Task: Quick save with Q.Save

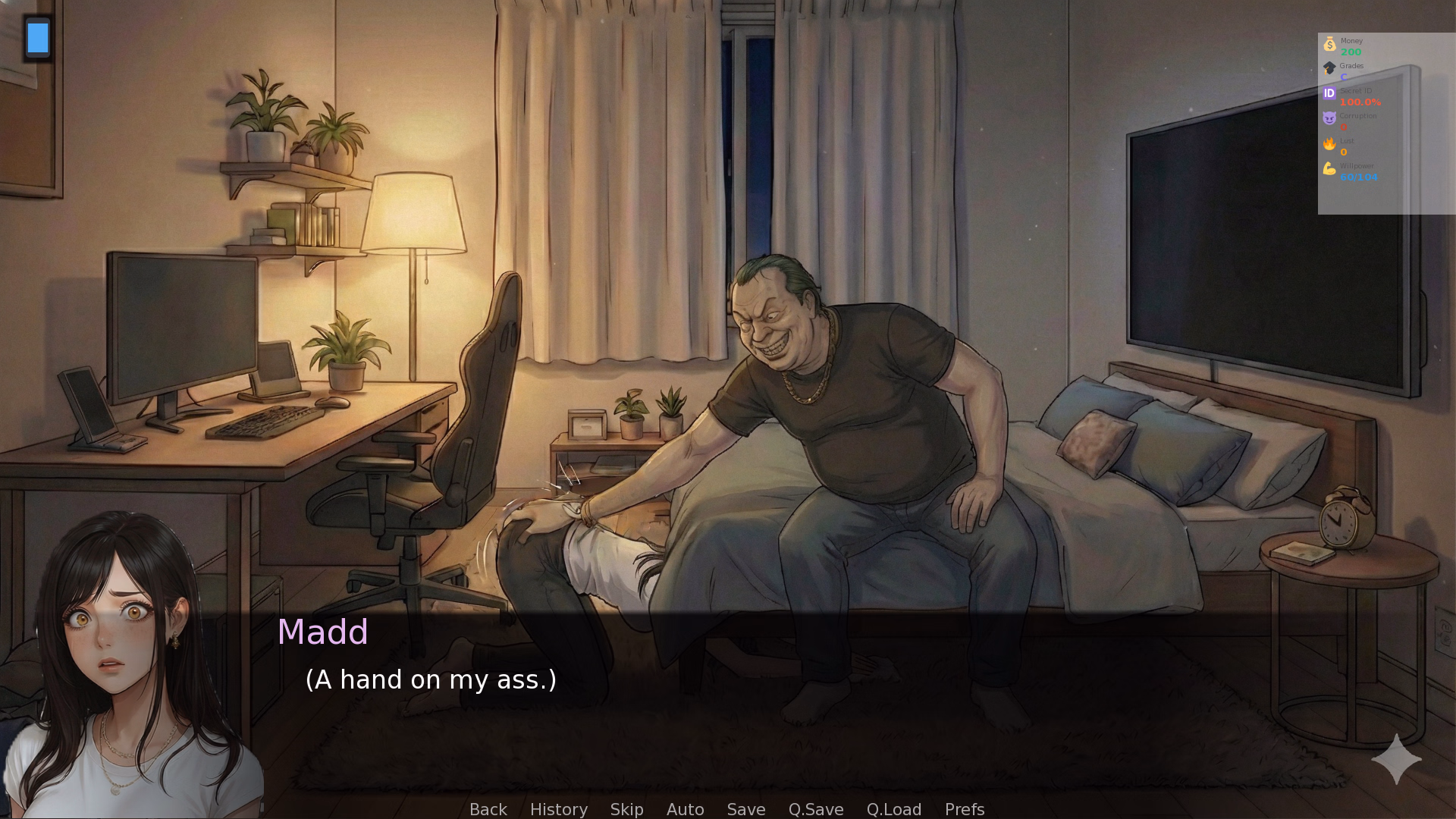Action: pos(815,809)
